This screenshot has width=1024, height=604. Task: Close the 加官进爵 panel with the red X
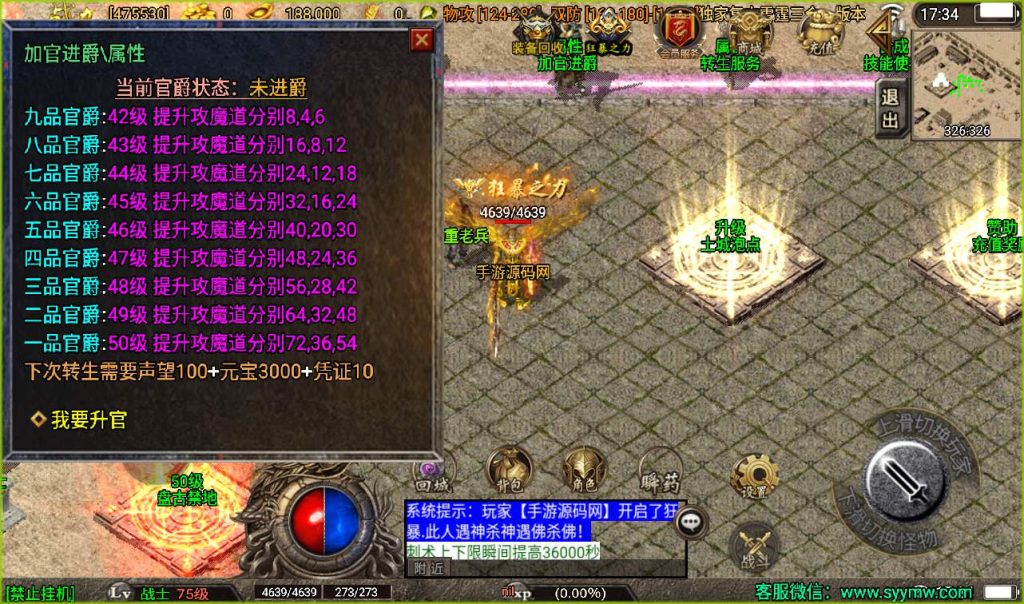(422, 40)
